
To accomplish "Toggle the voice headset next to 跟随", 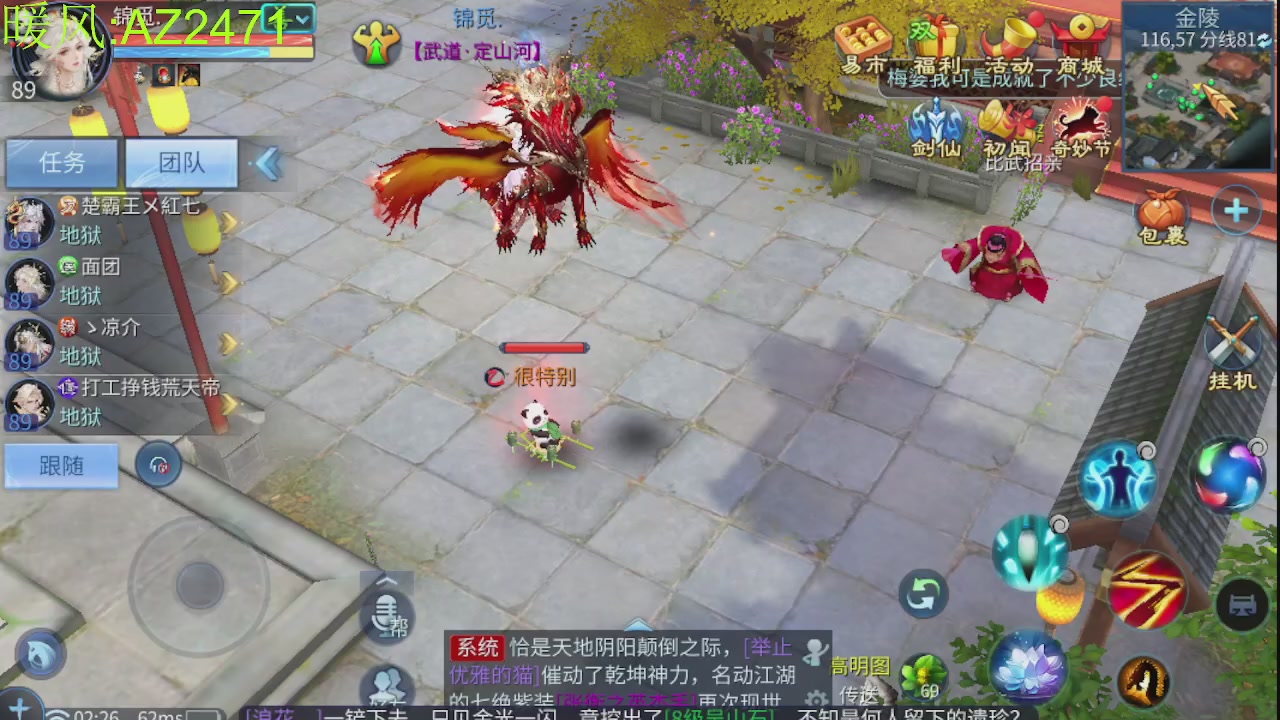I will click(157, 463).
